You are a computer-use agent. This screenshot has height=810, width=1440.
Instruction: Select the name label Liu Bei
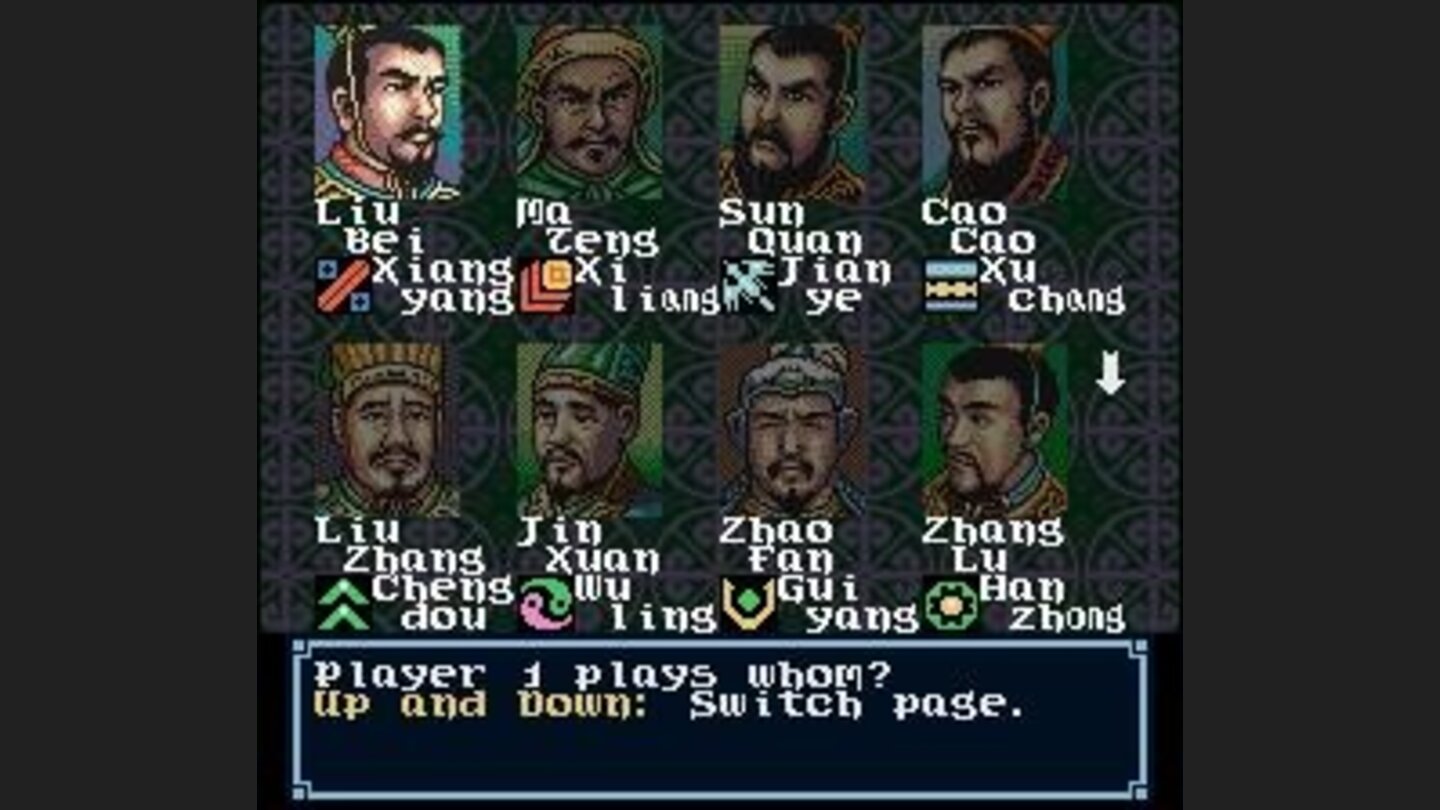(x=370, y=225)
